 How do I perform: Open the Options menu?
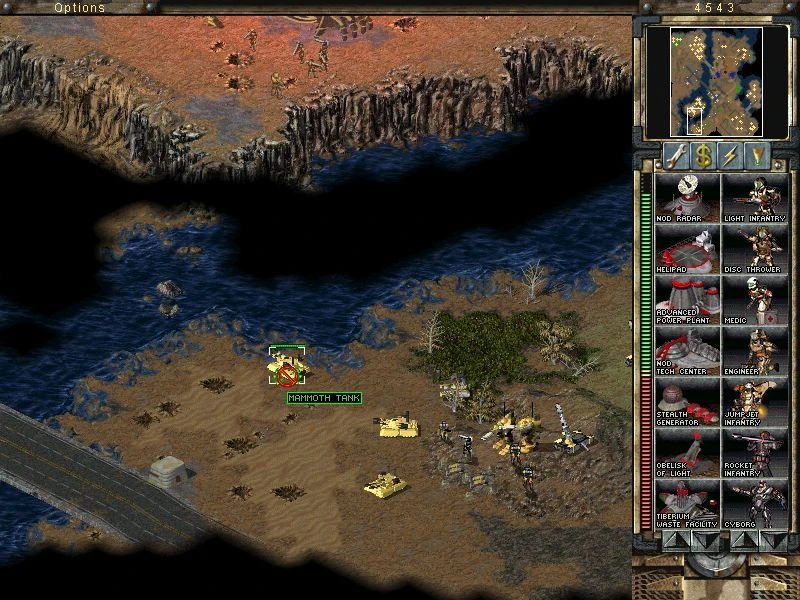[x=79, y=7]
